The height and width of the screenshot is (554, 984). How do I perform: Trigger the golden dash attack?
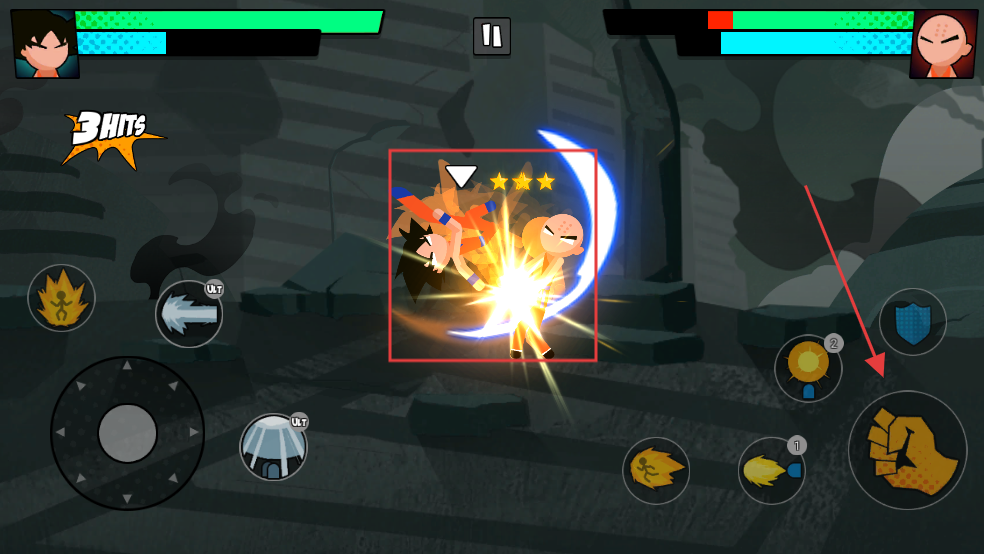click(656, 470)
